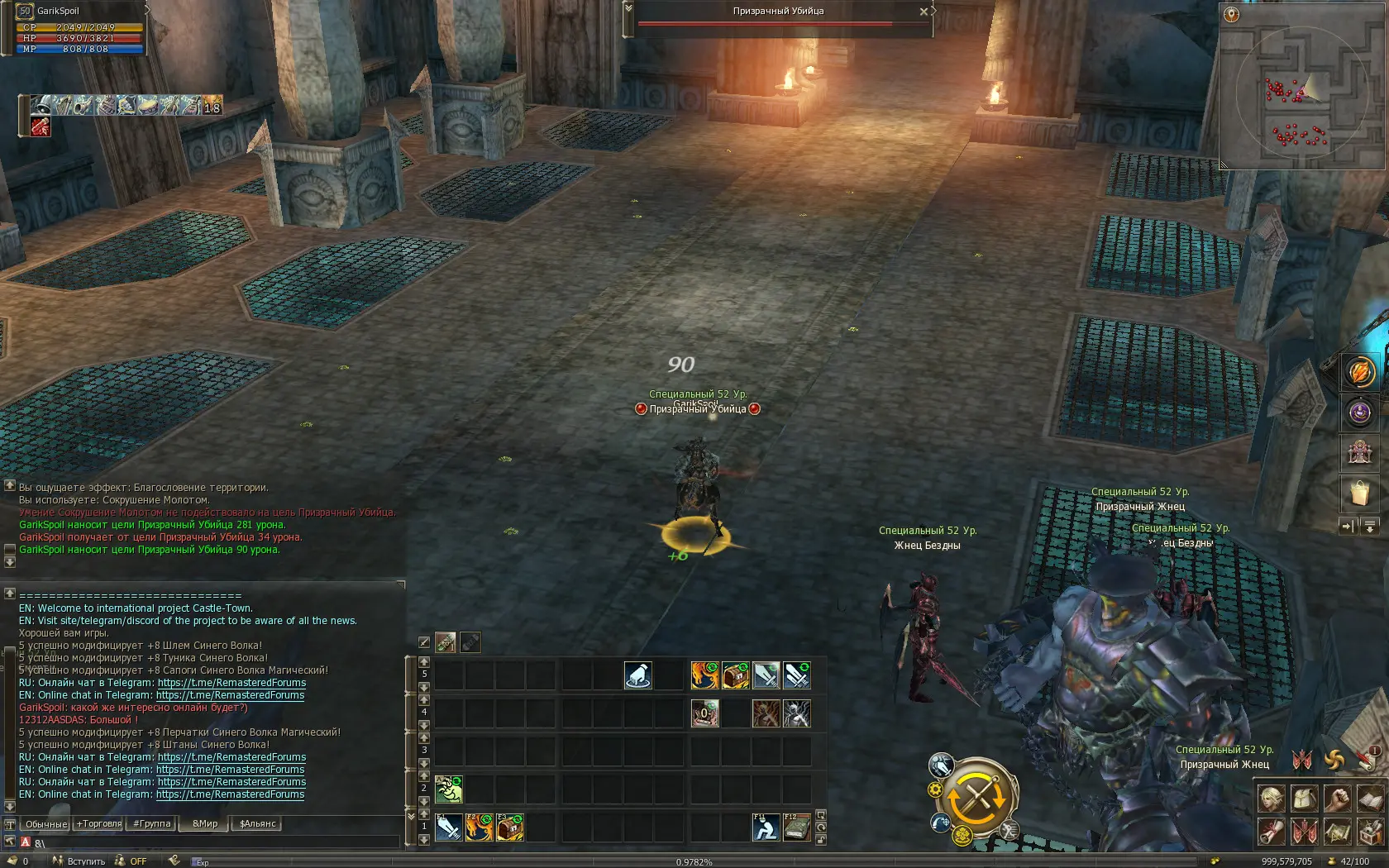Open the character portrait menu icon
This screenshot has height=868, width=1389.
point(1272,799)
